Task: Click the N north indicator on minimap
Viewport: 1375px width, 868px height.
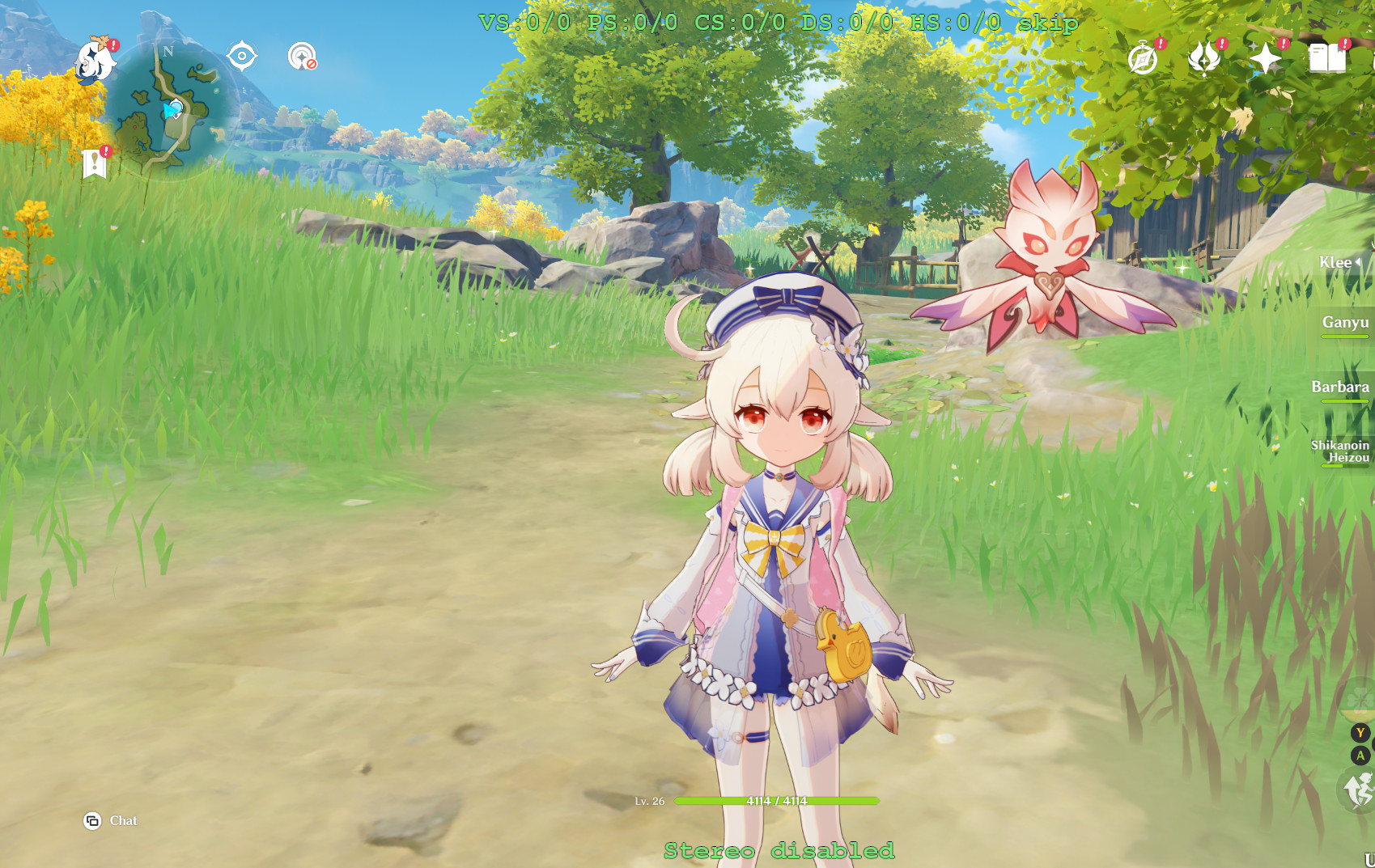Action: tap(168, 51)
